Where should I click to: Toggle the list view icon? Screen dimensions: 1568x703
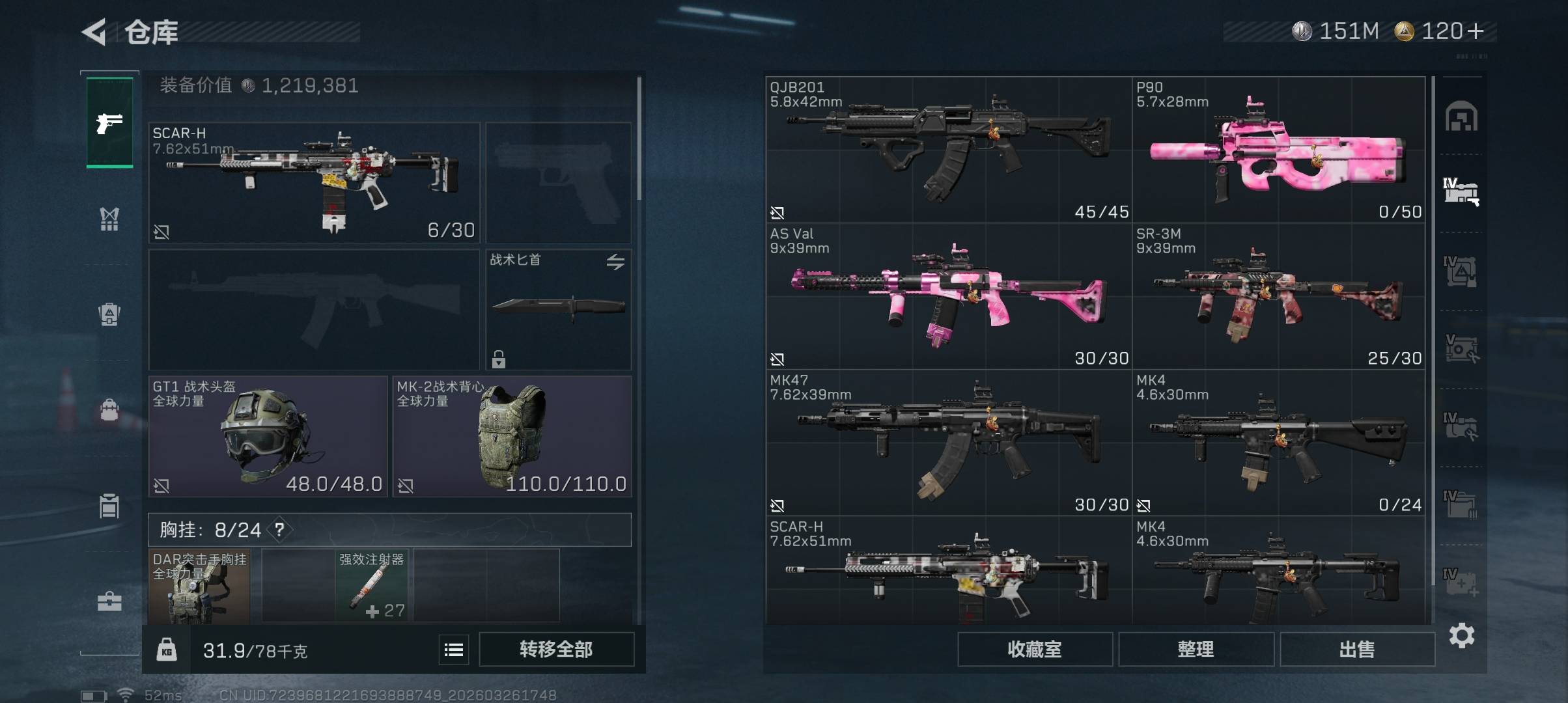click(454, 649)
